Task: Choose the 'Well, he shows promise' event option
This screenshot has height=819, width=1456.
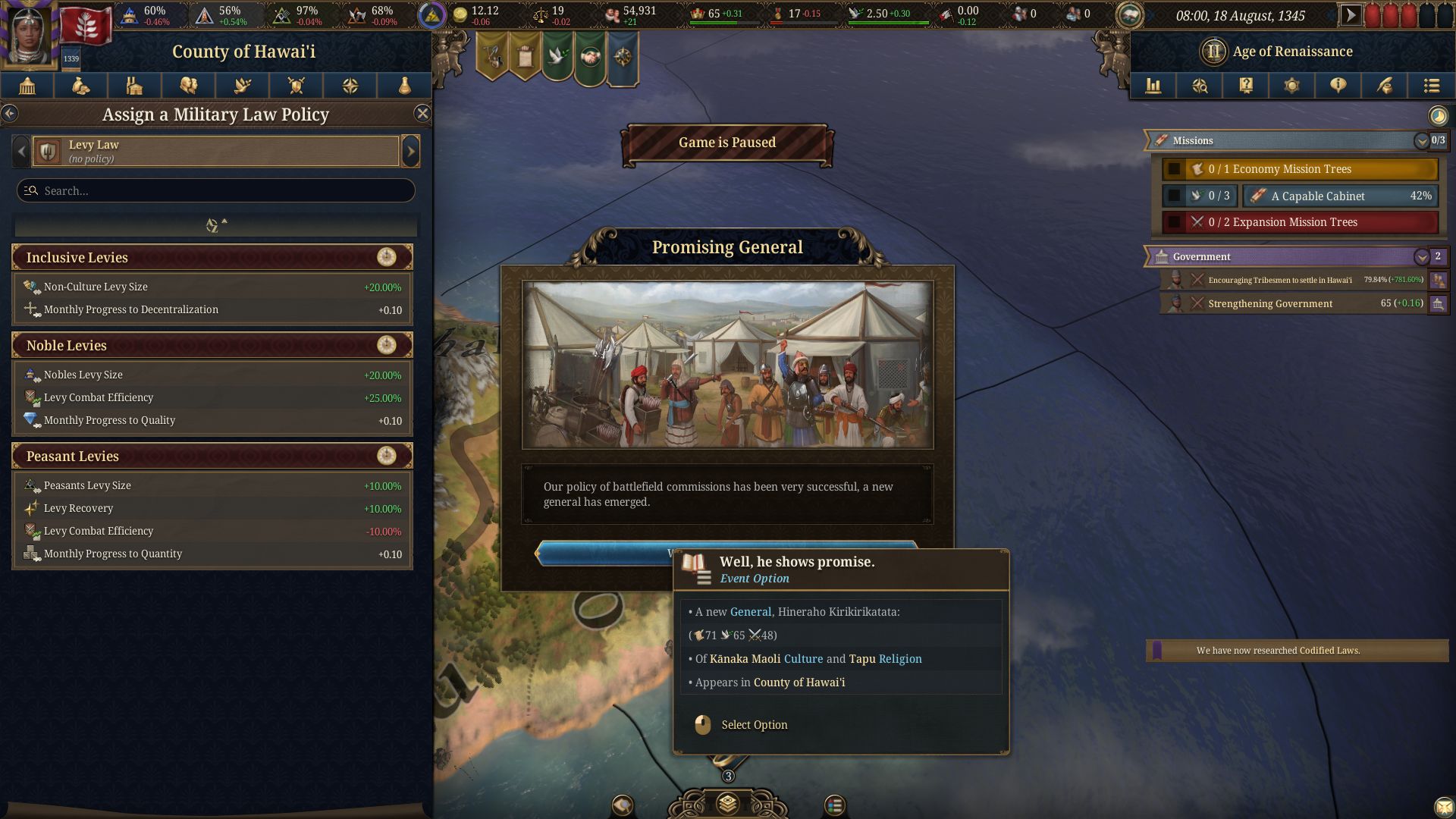Action: click(599, 553)
